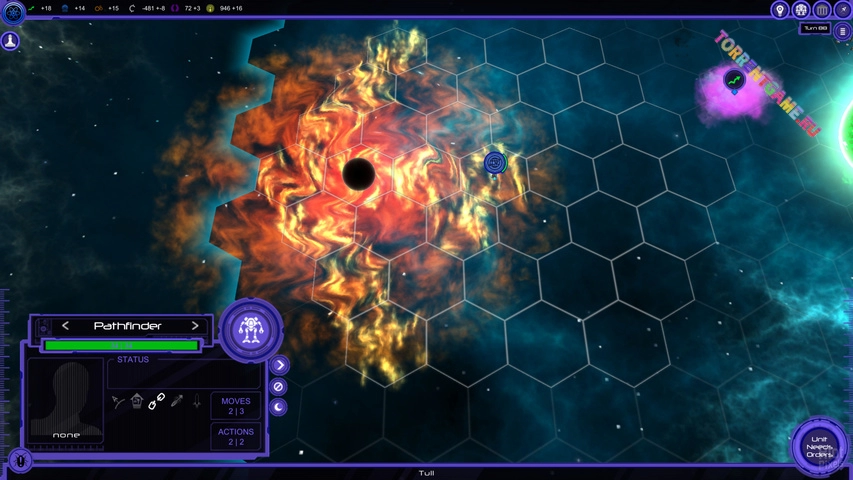Select next unit with right arrow

195,326
